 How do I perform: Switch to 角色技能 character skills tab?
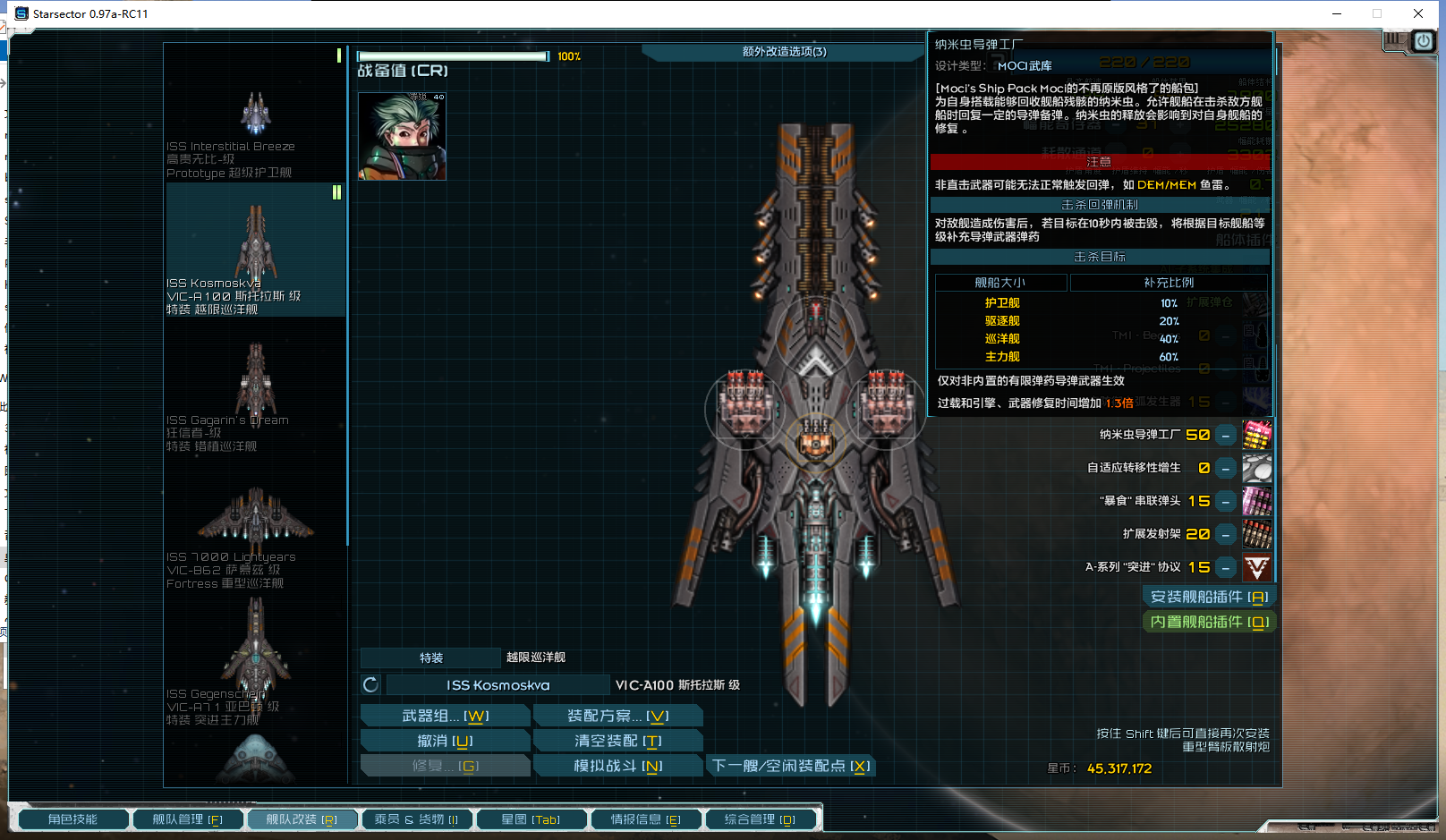(x=72, y=819)
